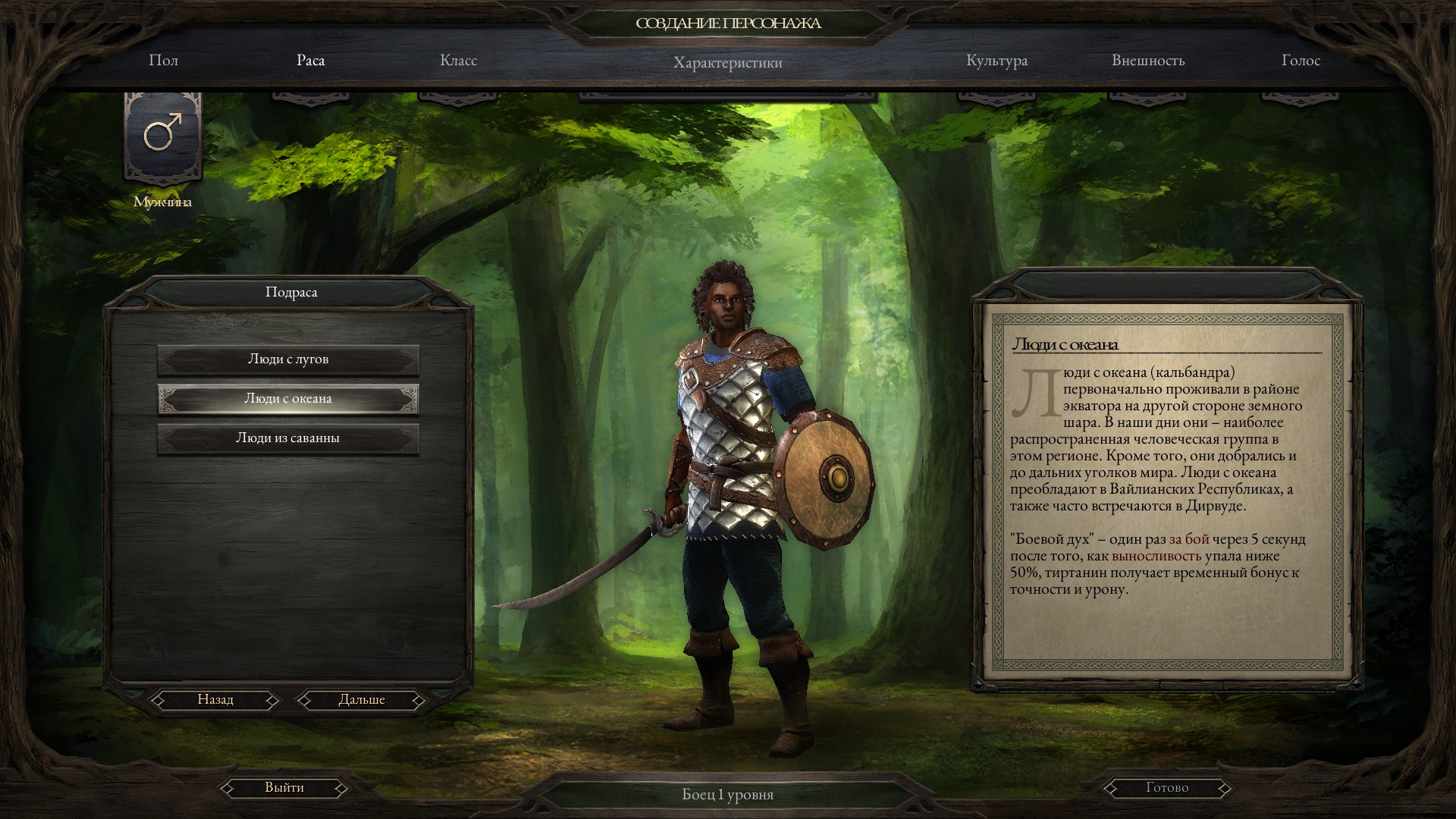This screenshot has width=1456, height=819.
Task: Continue with the Дальше button
Action: click(362, 700)
